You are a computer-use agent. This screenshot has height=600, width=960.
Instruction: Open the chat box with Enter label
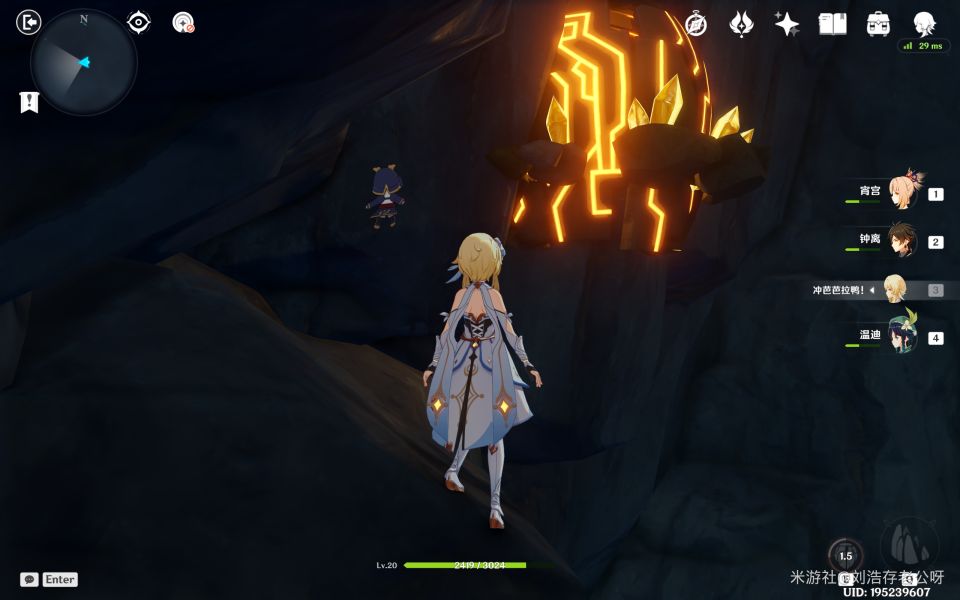pyautogui.click(x=49, y=579)
